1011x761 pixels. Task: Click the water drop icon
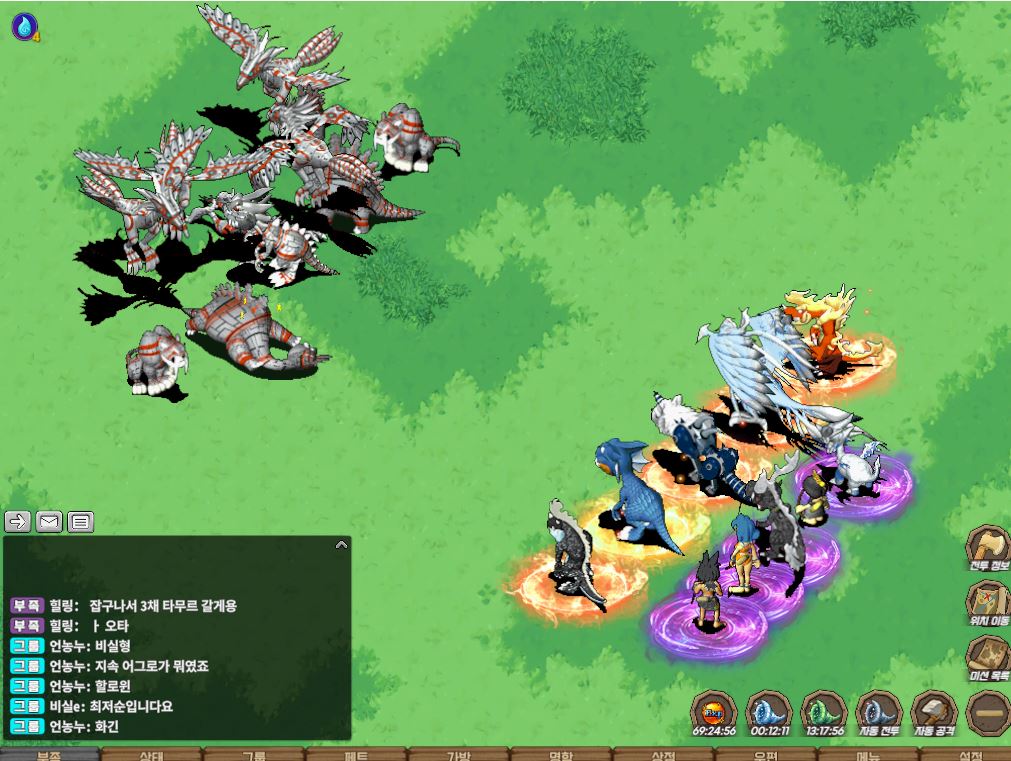coord(23,26)
